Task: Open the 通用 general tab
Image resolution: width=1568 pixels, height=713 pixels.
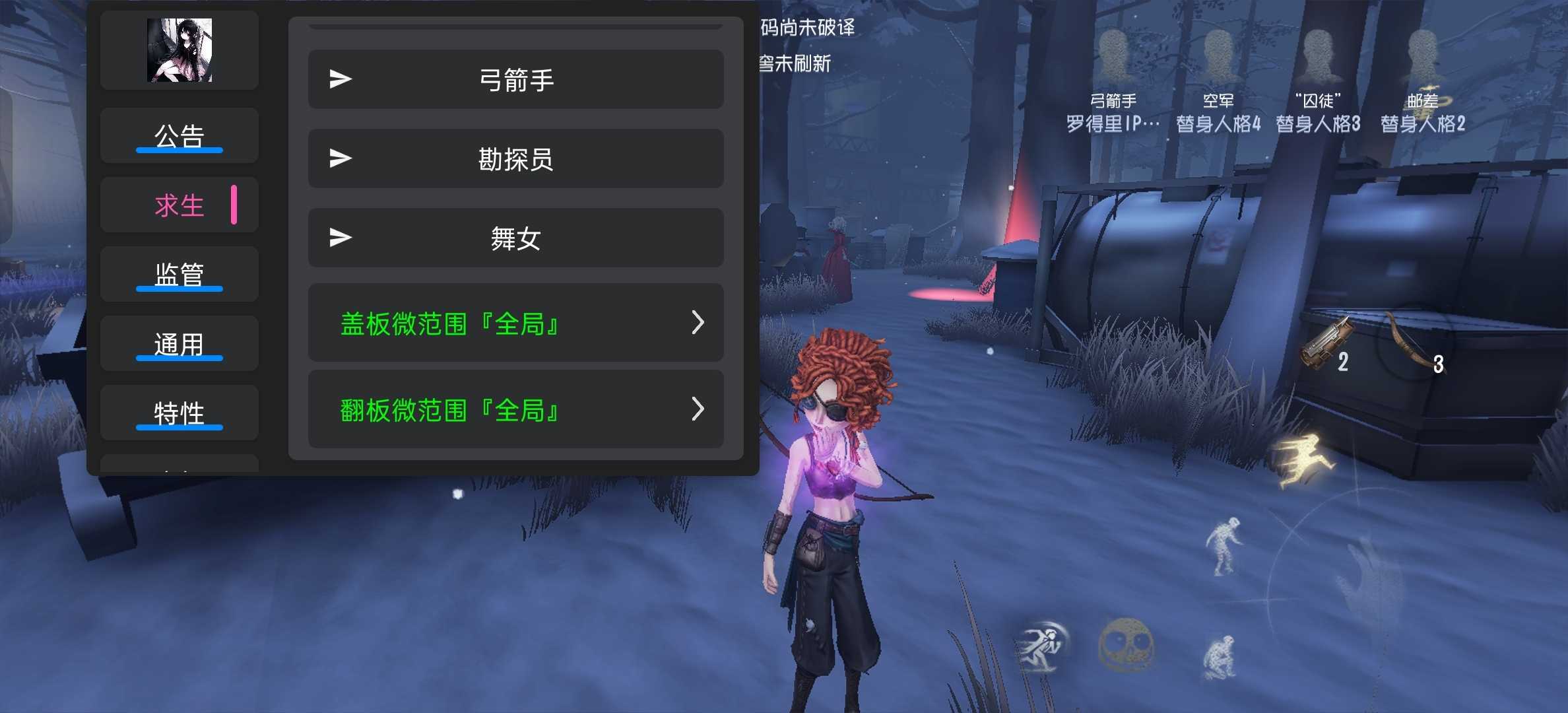Action: [x=179, y=344]
